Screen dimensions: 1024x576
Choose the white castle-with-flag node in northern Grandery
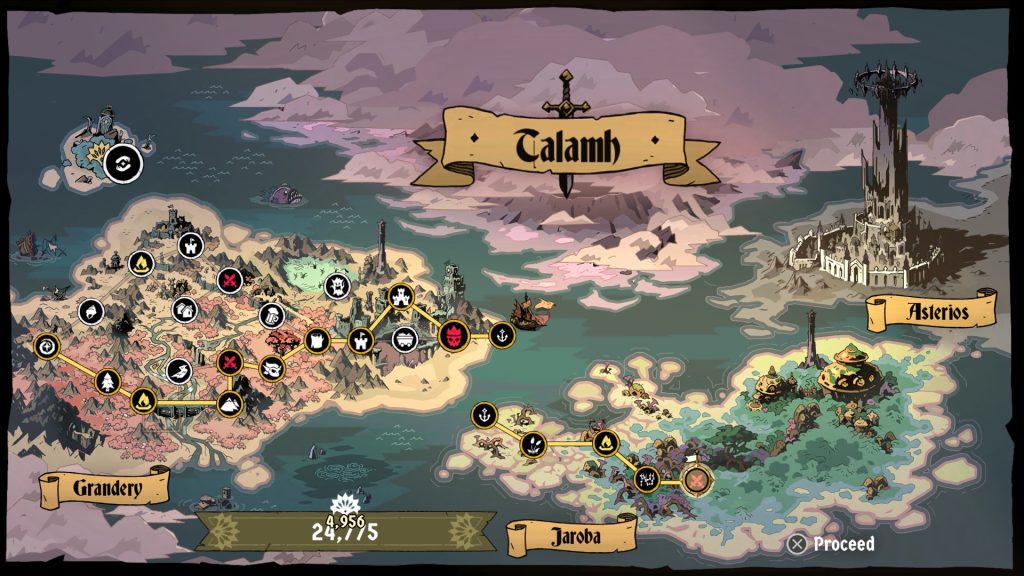[x=189, y=245]
